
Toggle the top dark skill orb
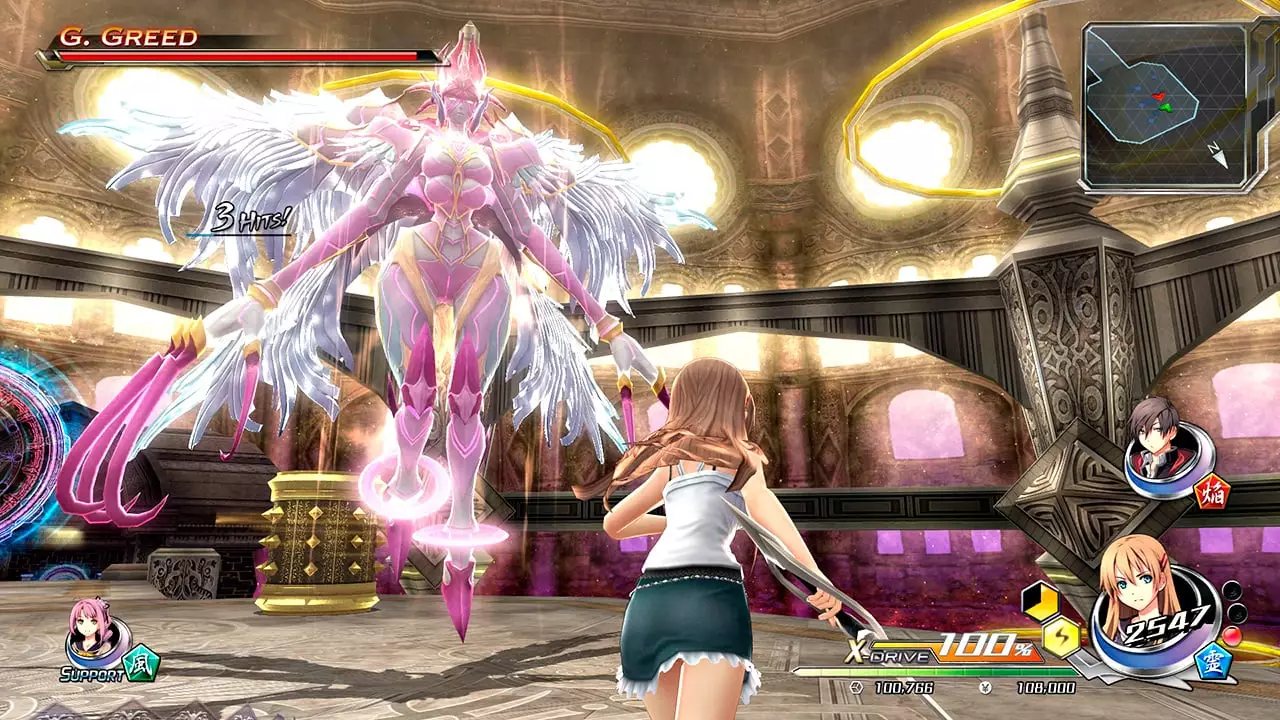tap(1232, 590)
